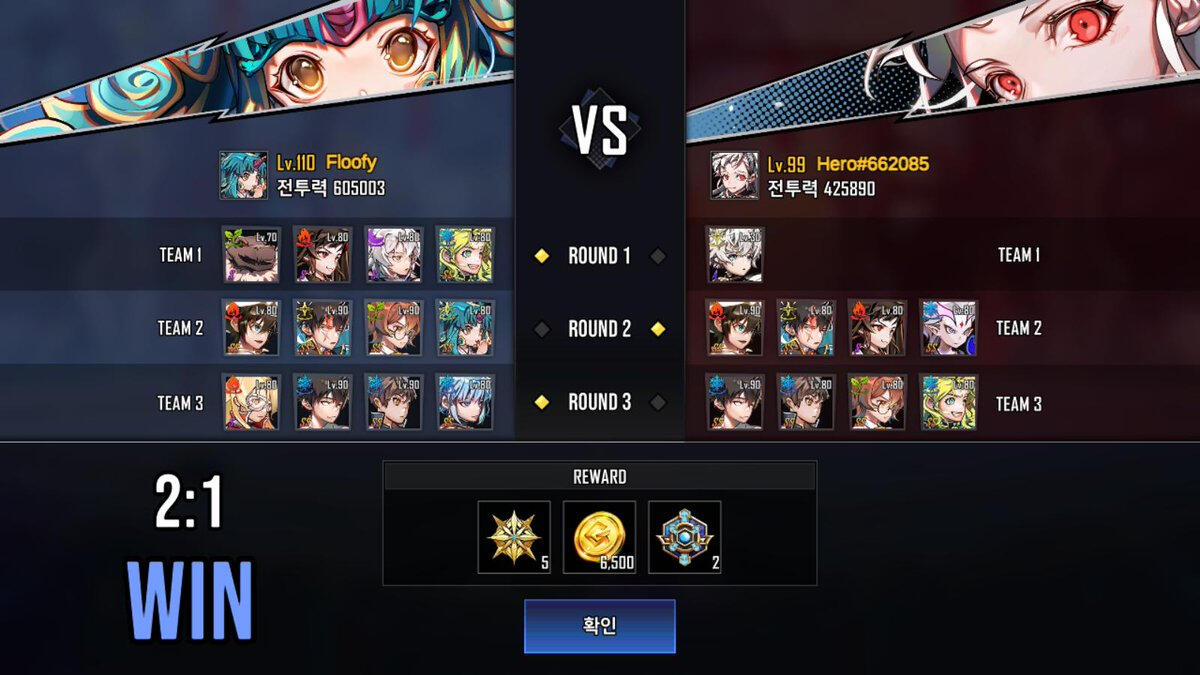Open Hero#662085's player avatar
This screenshot has width=1200, height=675.
click(x=734, y=175)
